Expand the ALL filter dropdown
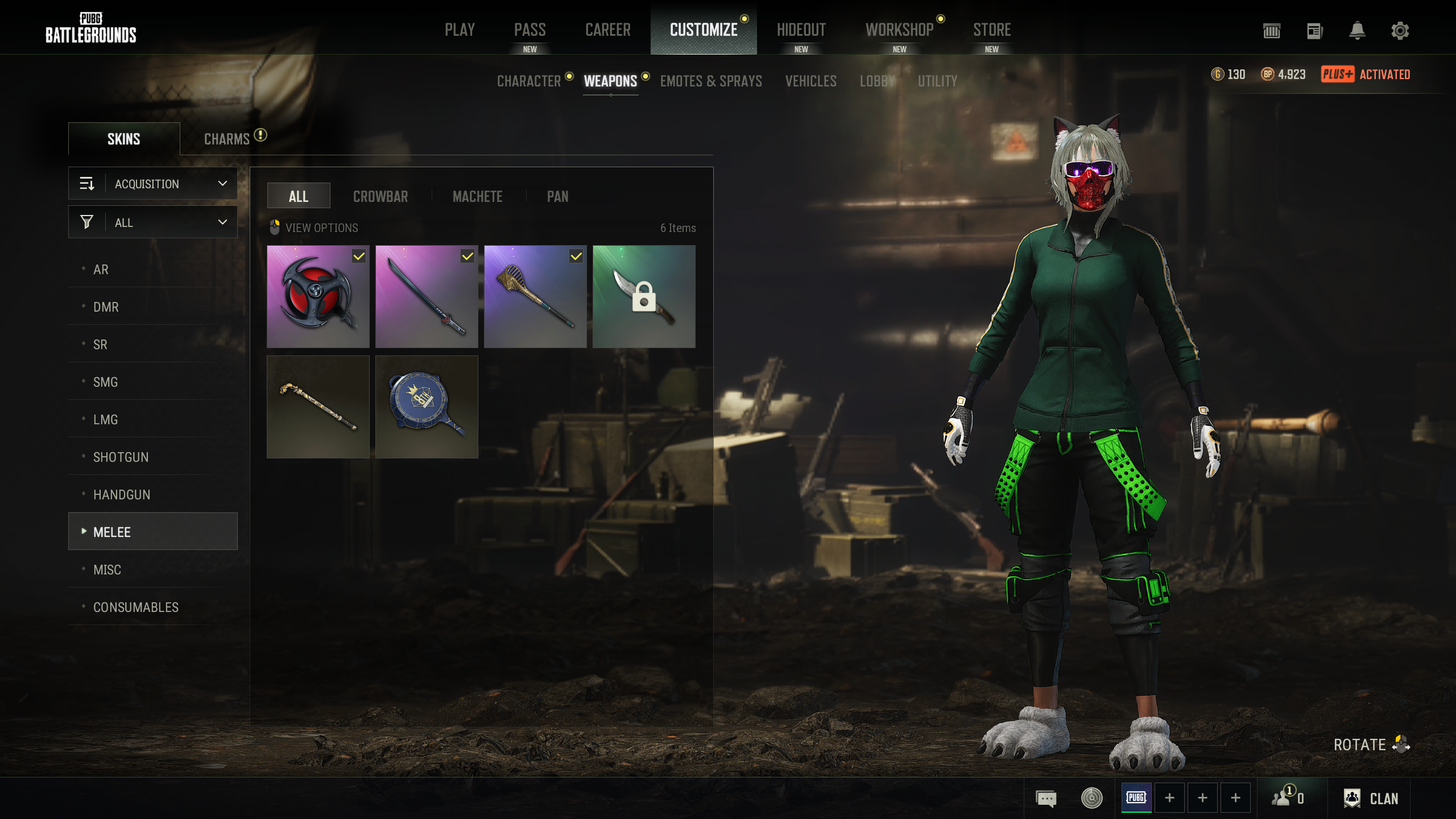 [153, 222]
